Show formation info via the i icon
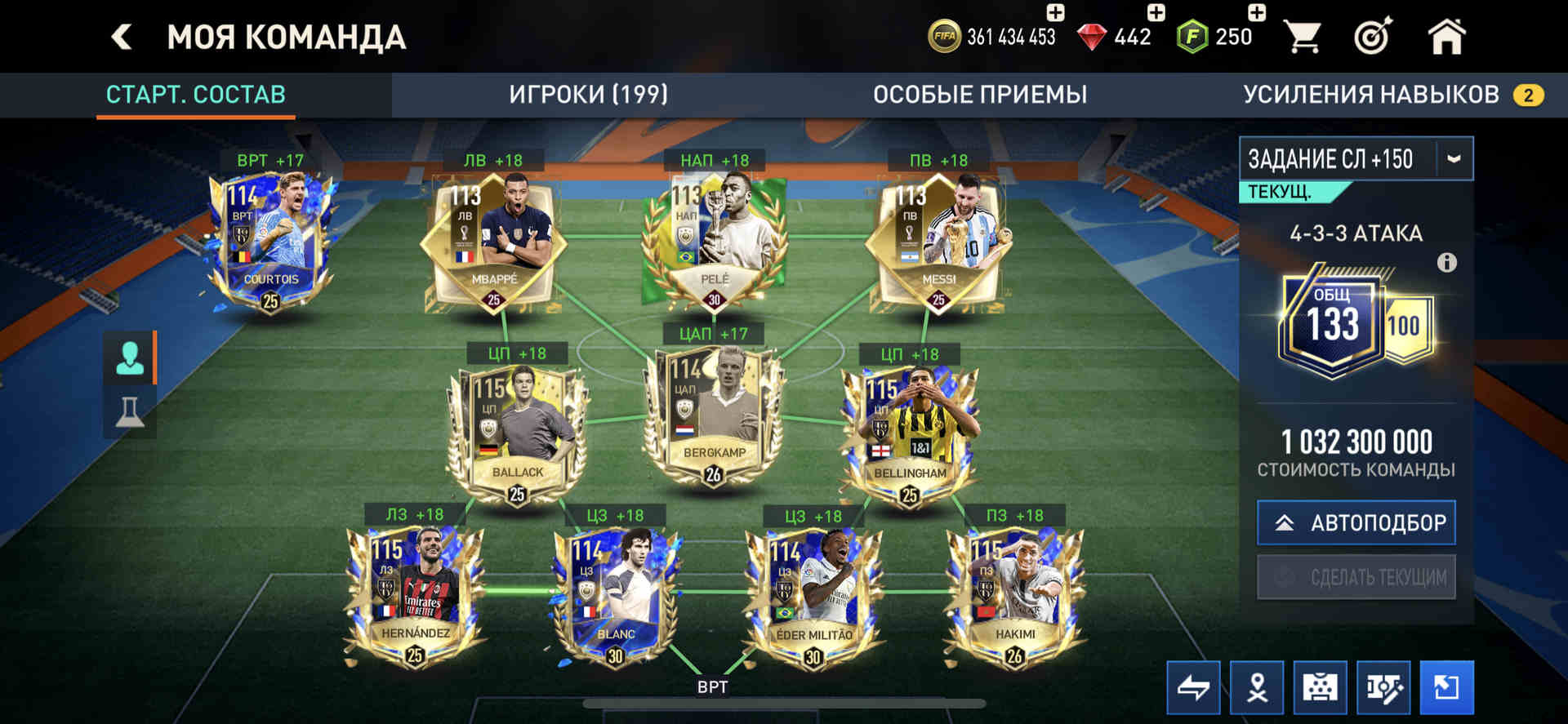This screenshot has height=724, width=1568. point(1446,263)
